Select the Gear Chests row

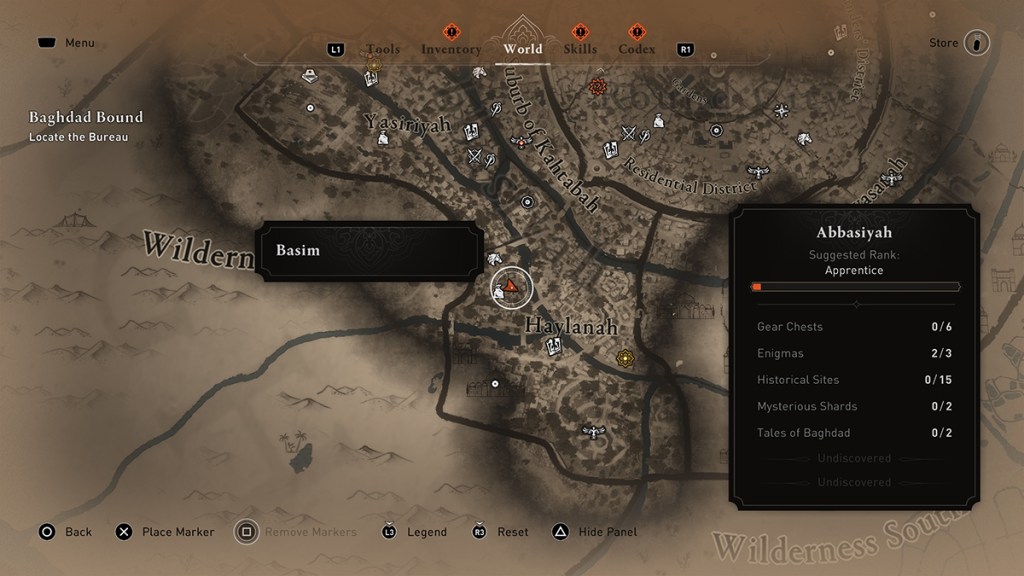pyautogui.click(x=855, y=327)
